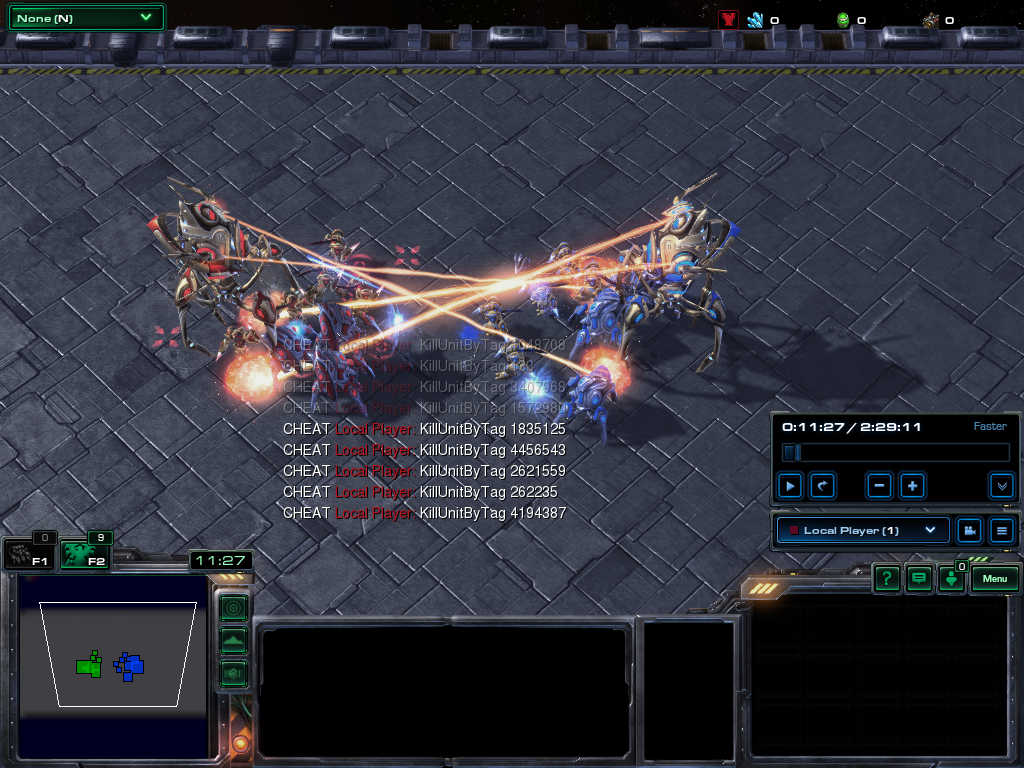Image resolution: width=1024 pixels, height=768 pixels.
Task: Open the game Menu
Action: (995, 578)
